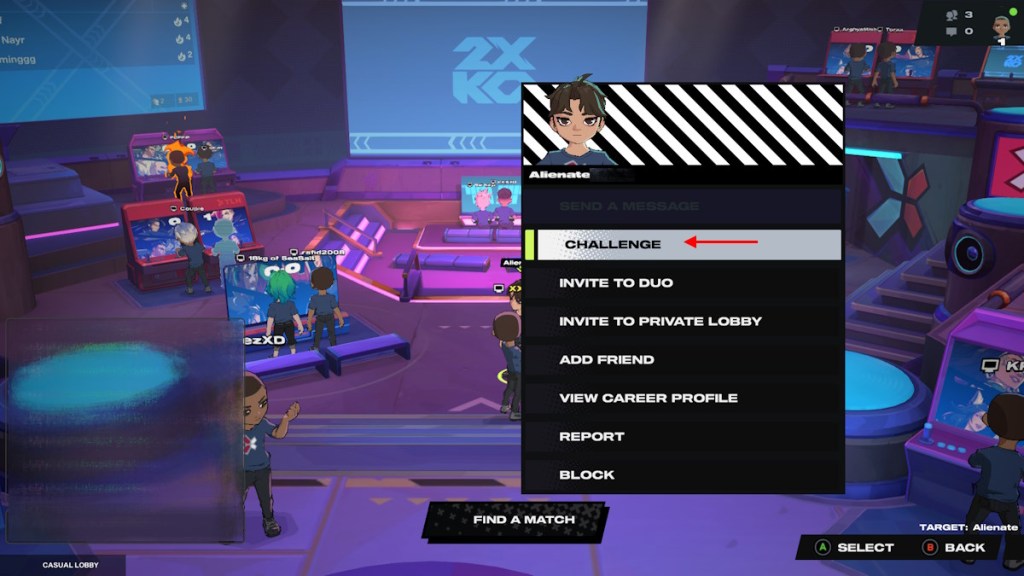Open the social panel with profile avatar

point(999,24)
